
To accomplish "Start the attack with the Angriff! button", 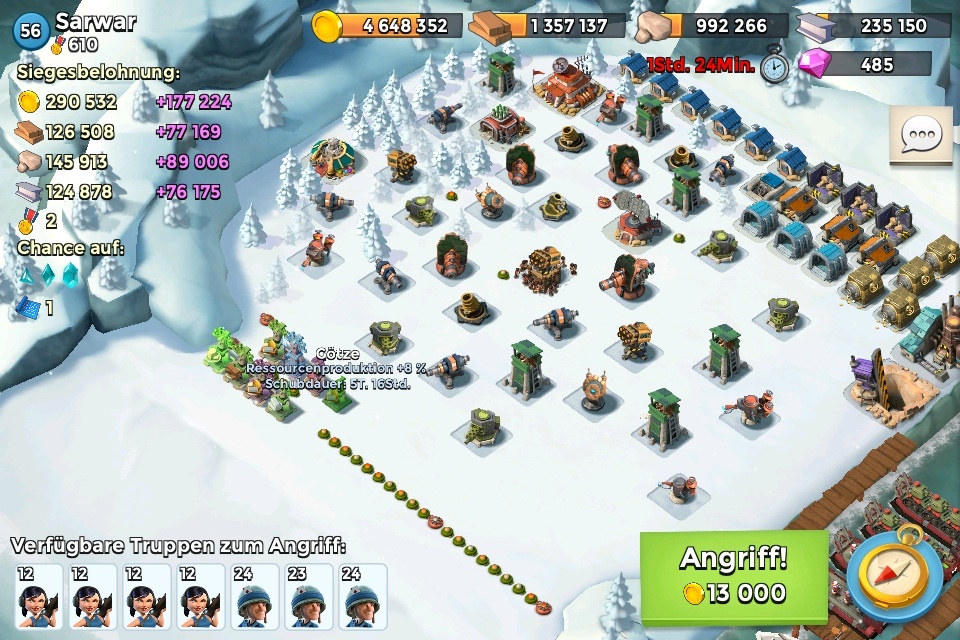I will 734,577.
